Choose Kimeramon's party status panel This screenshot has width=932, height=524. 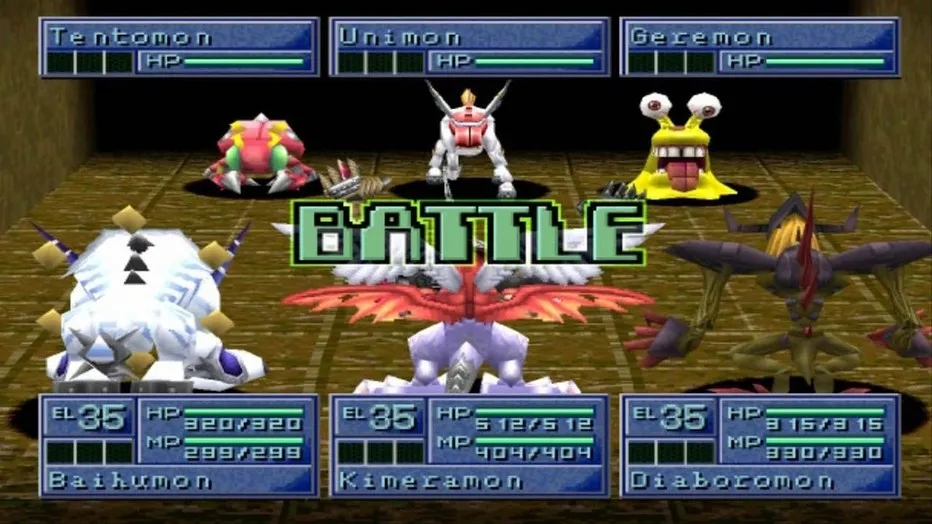[469, 446]
